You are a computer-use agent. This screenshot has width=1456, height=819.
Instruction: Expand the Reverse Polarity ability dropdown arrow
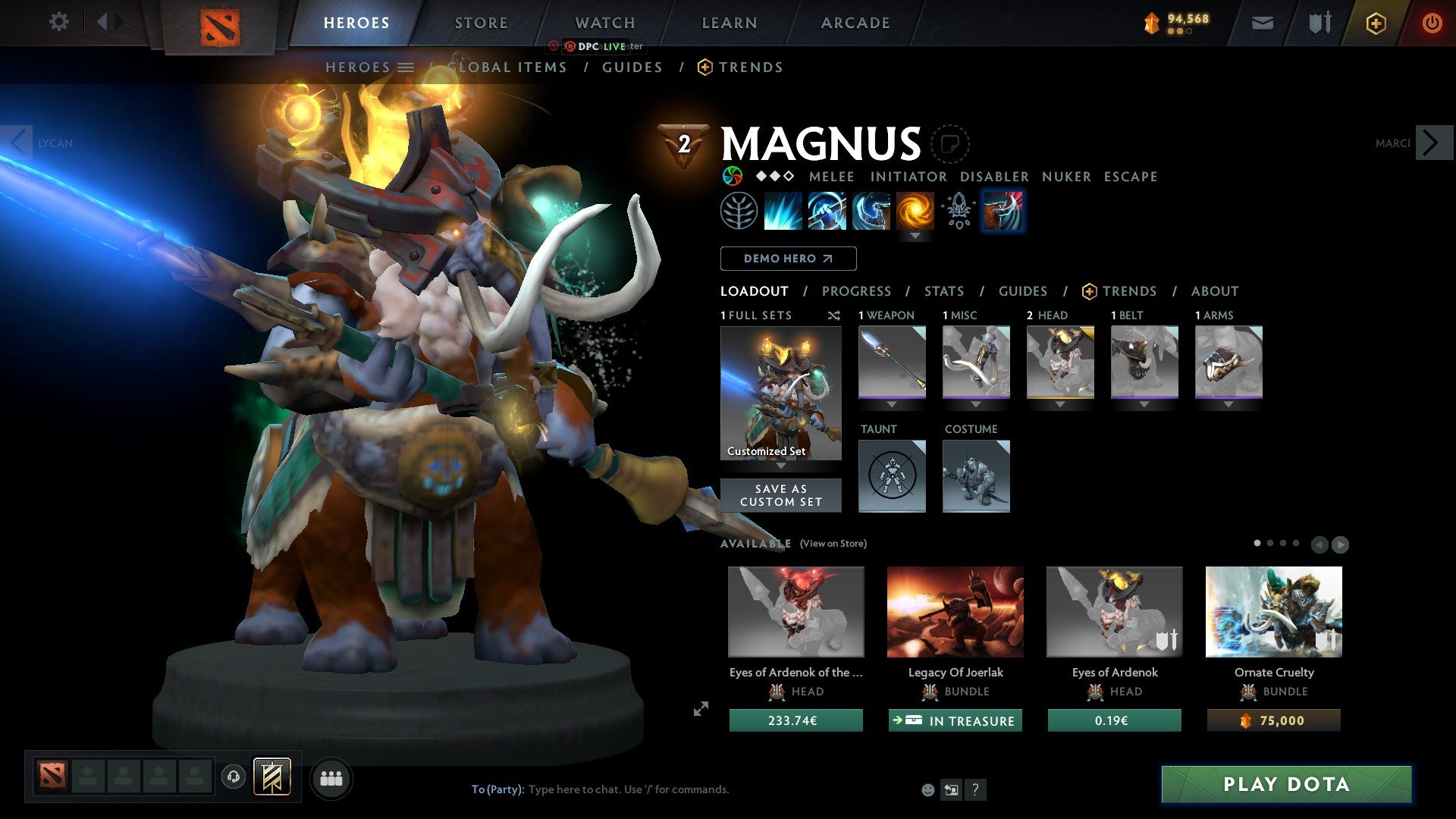[x=917, y=236]
